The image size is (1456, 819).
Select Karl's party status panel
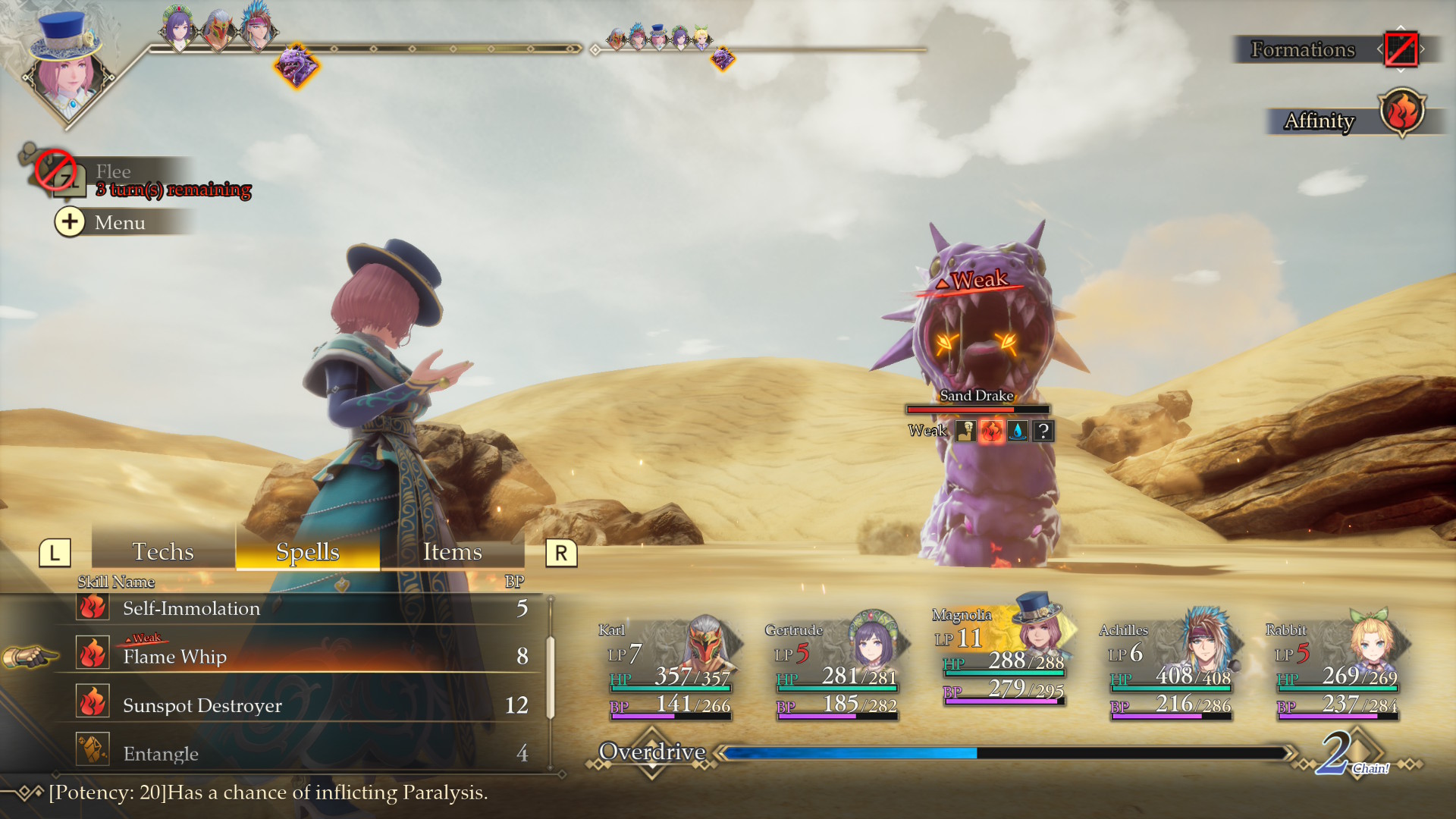[669, 667]
